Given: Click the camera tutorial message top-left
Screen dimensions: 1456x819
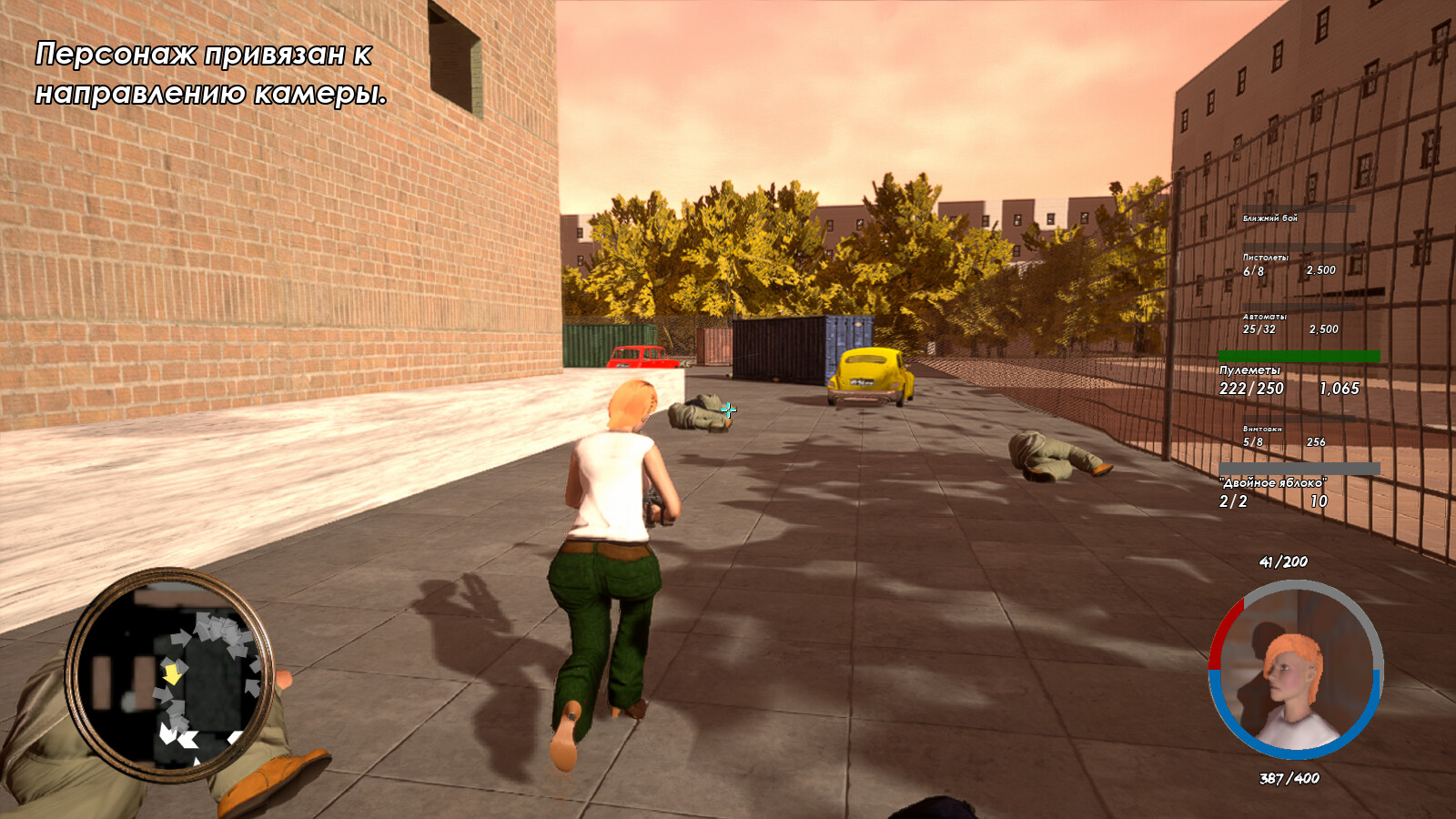Looking at the screenshot, I should [x=211, y=73].
